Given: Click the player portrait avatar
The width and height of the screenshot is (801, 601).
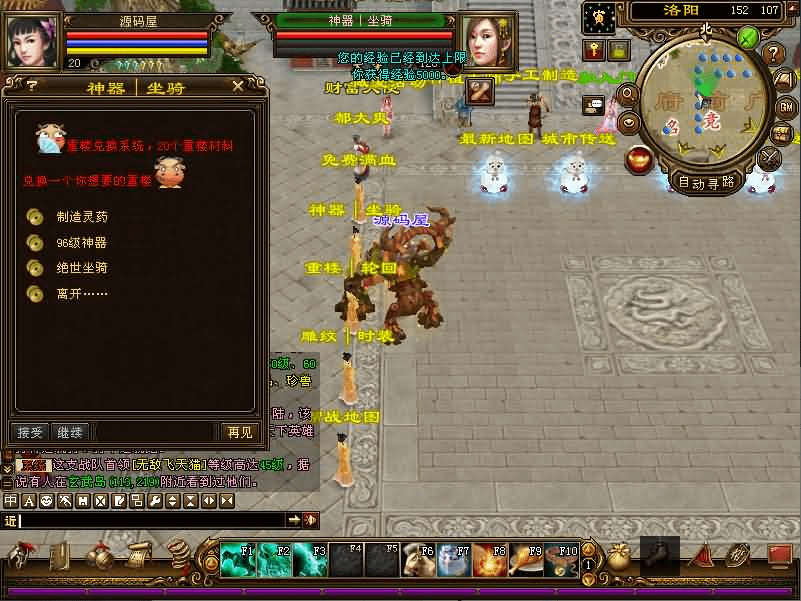Looking at the screenshot, I should click(31, 41).
